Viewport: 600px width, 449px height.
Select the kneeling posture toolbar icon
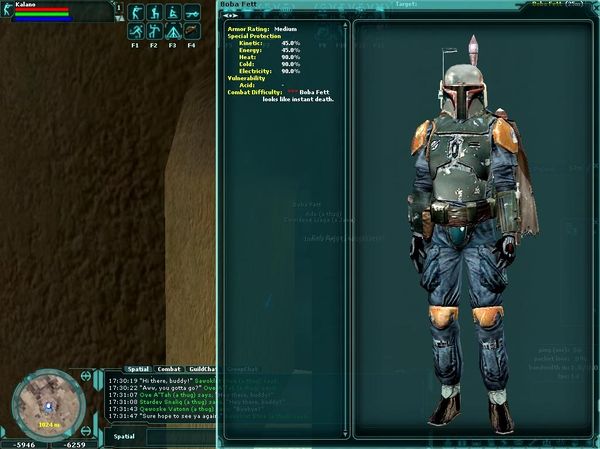point(154,13)
